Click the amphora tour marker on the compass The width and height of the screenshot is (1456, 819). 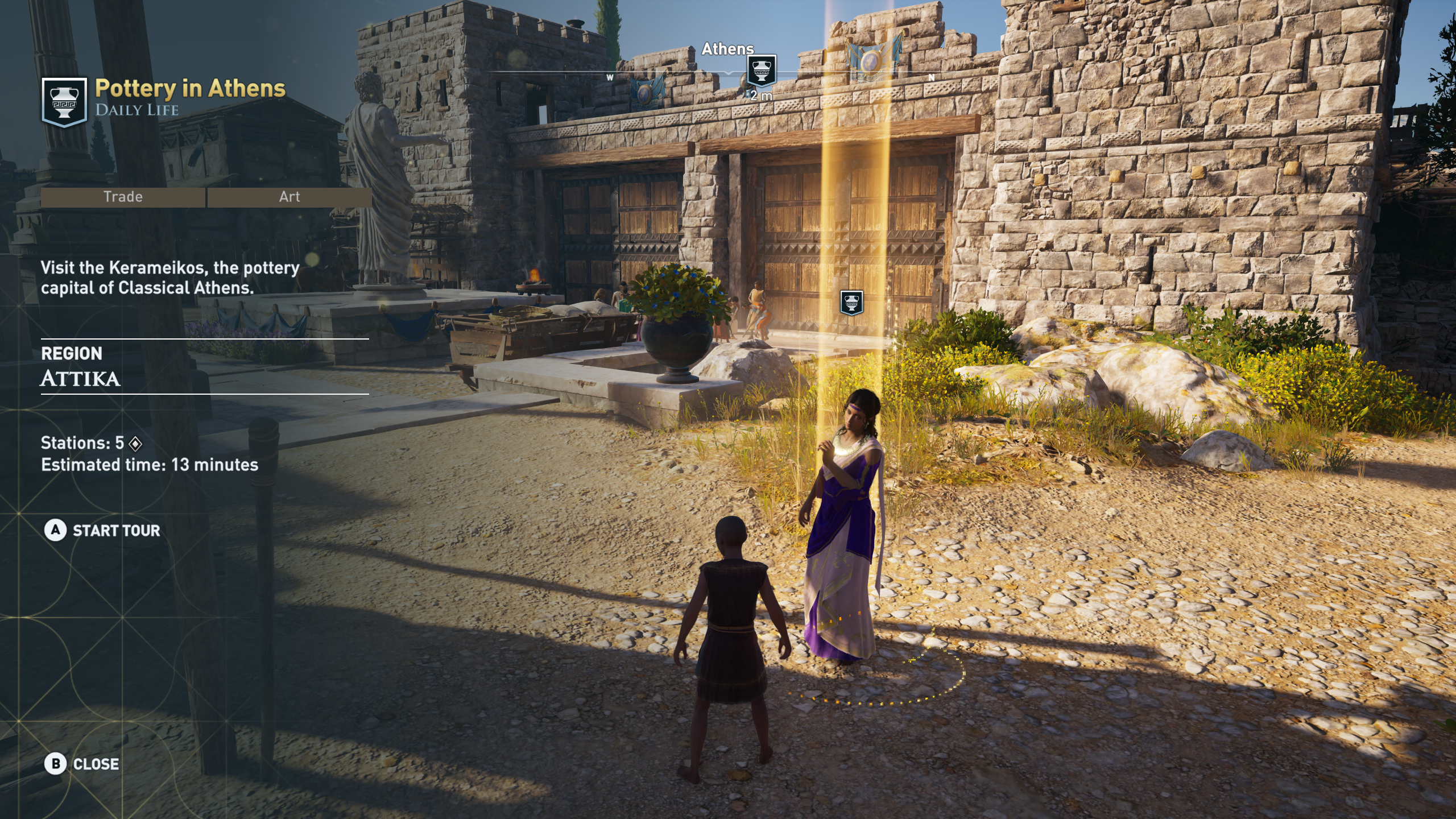pos(761,71)
